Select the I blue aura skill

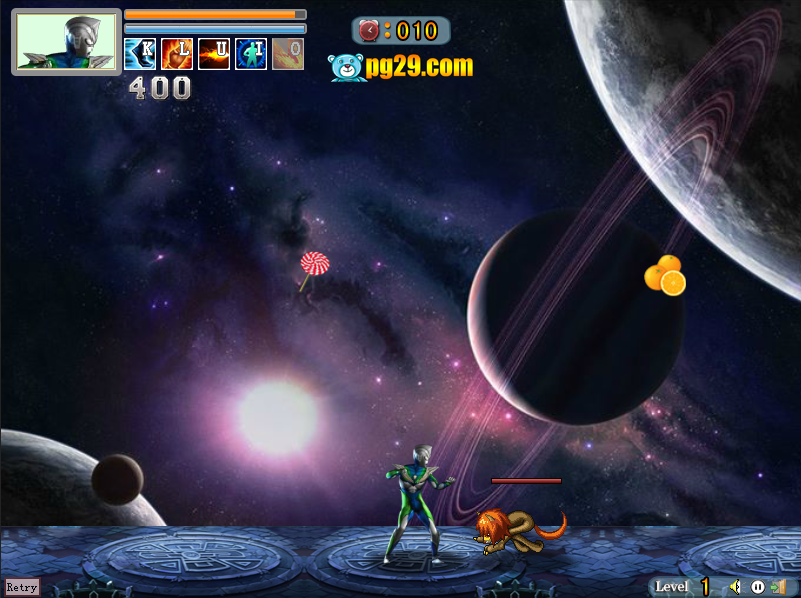click(x=251, y=54)
